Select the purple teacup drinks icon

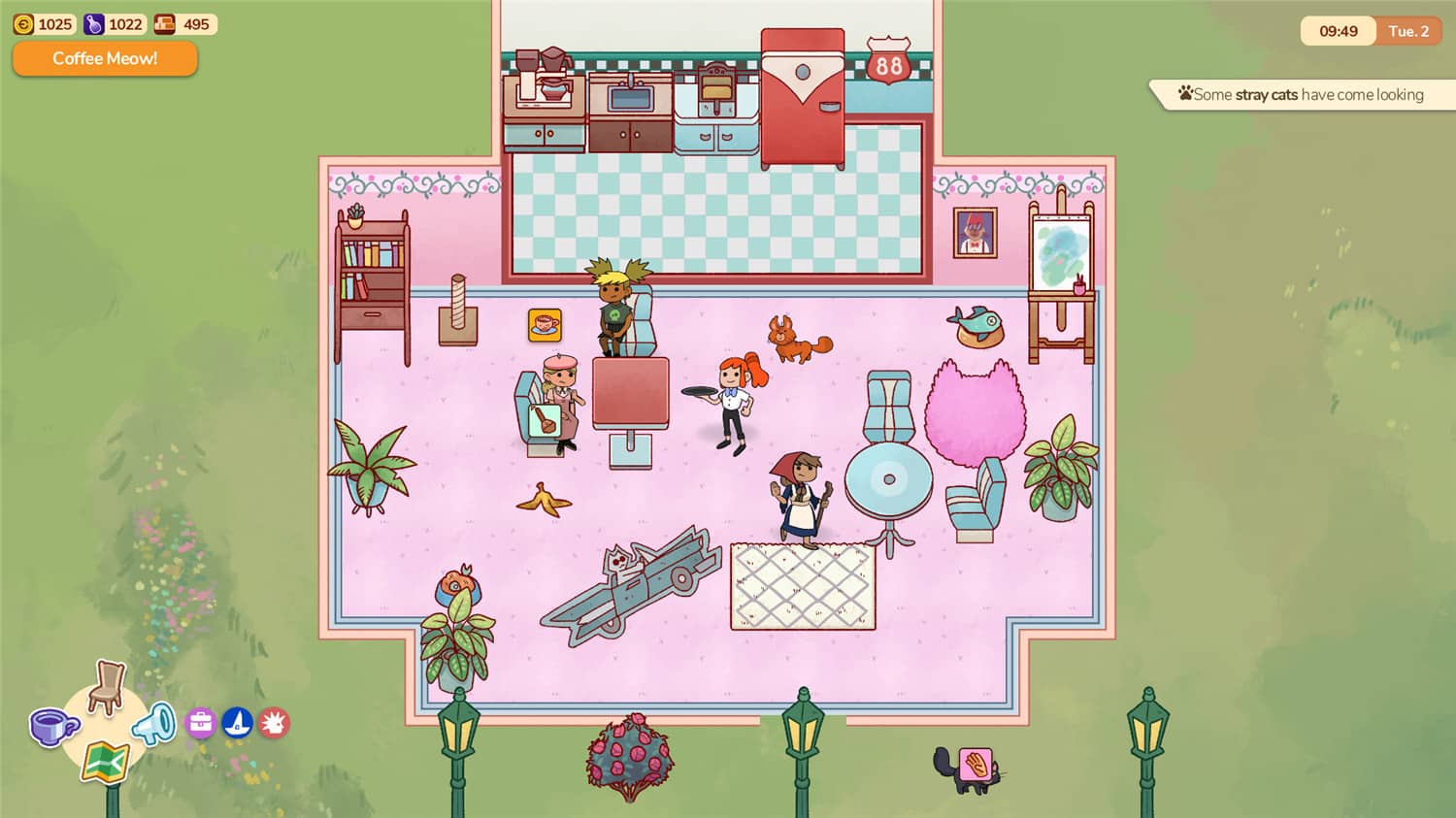click(x=53, y=726)
